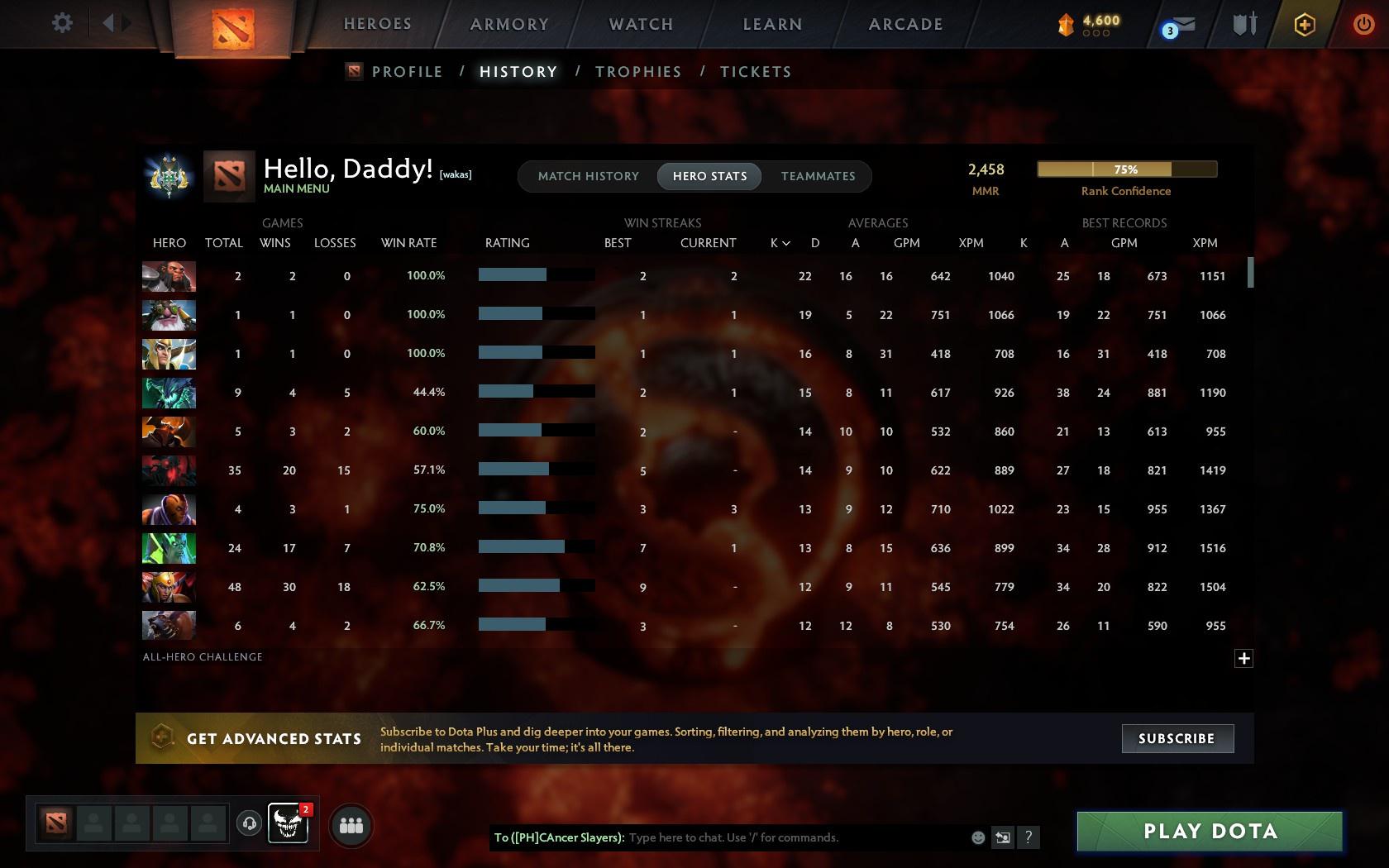Open the emoji picker in the chat bar
The height and width of the screenshot is (868, 1389).
point(978,837)
